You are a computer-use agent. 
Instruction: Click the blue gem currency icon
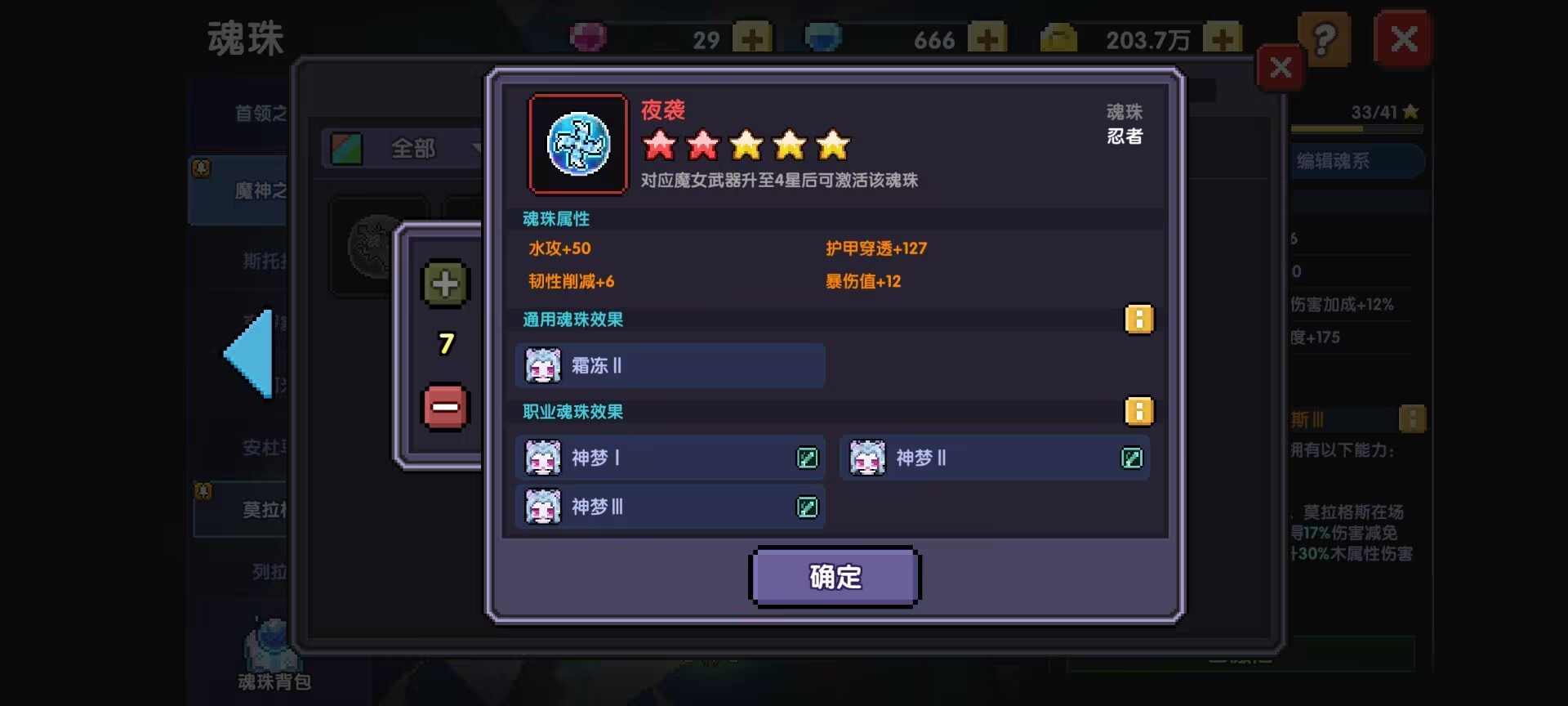coord(824,37)
